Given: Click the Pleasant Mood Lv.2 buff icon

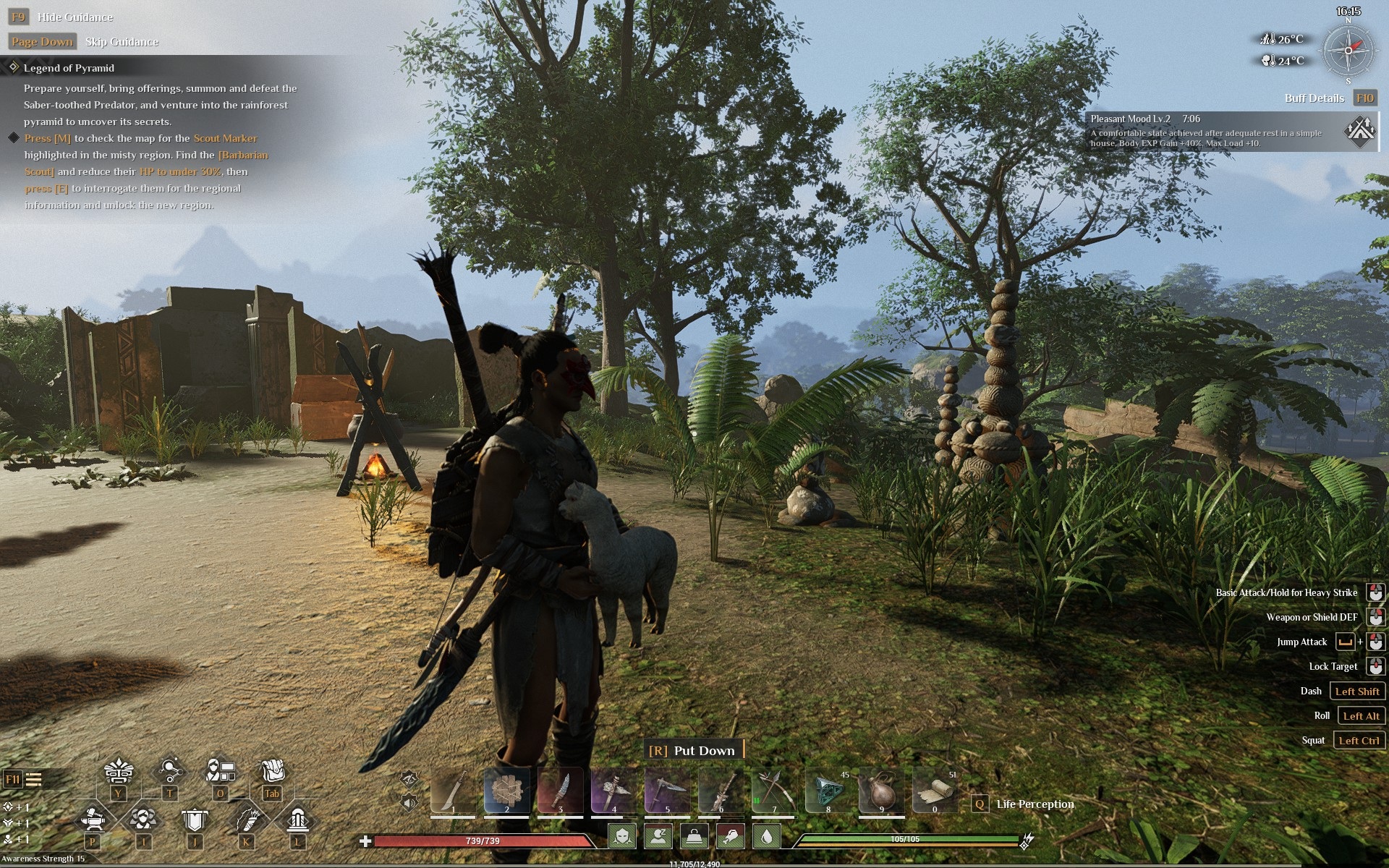Looking at the screenshot, I should tap(1359, 132).
